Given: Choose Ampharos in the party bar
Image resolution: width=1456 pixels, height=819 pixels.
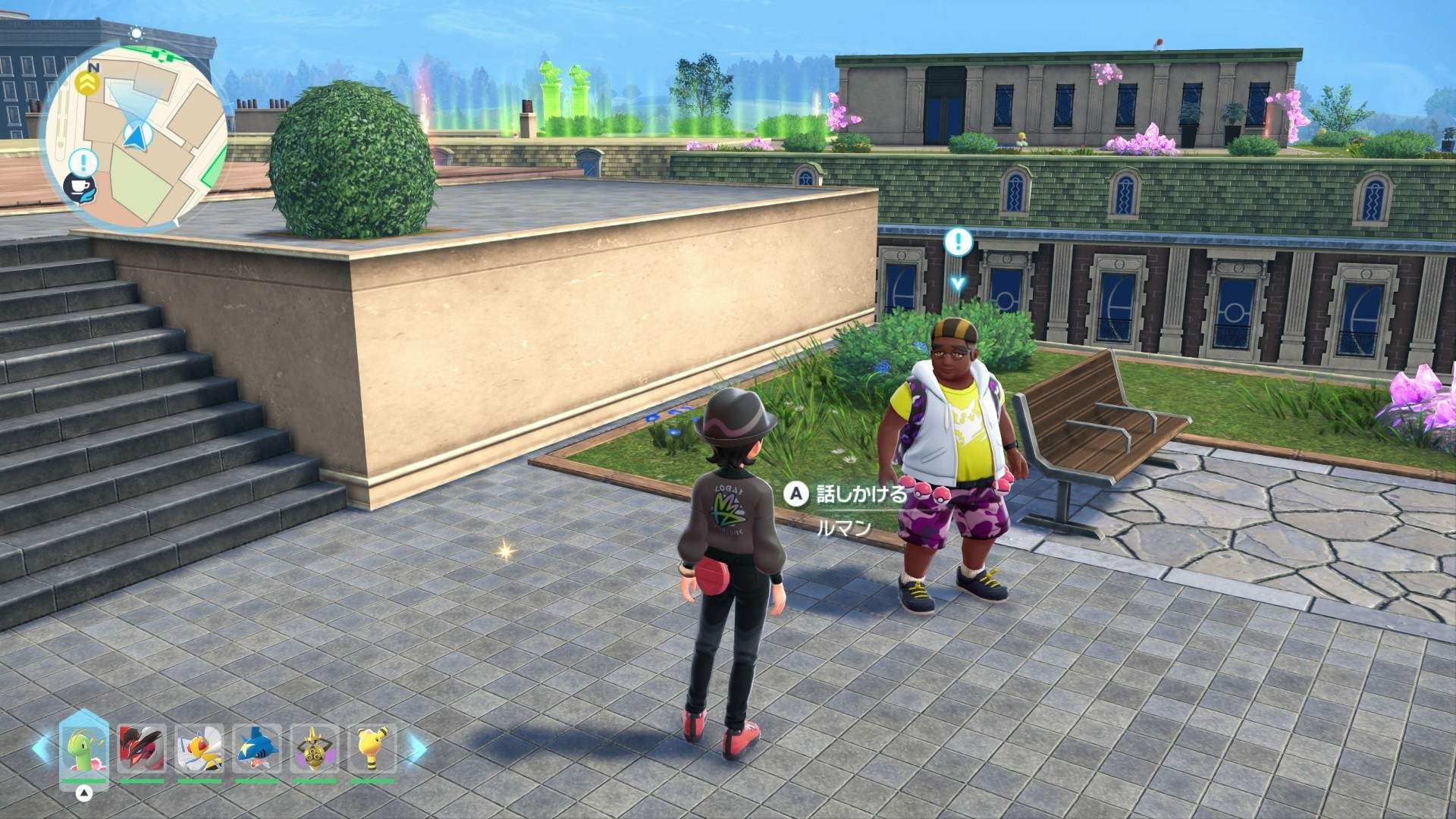Looking at the screenshot, I should pos(372,748).
